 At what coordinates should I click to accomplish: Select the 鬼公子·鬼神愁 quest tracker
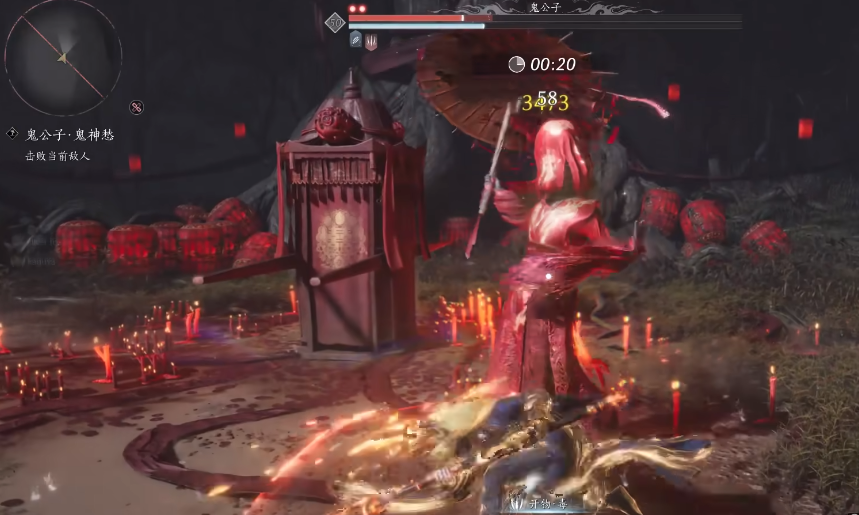pyautogui.click(x=70, y=134)
